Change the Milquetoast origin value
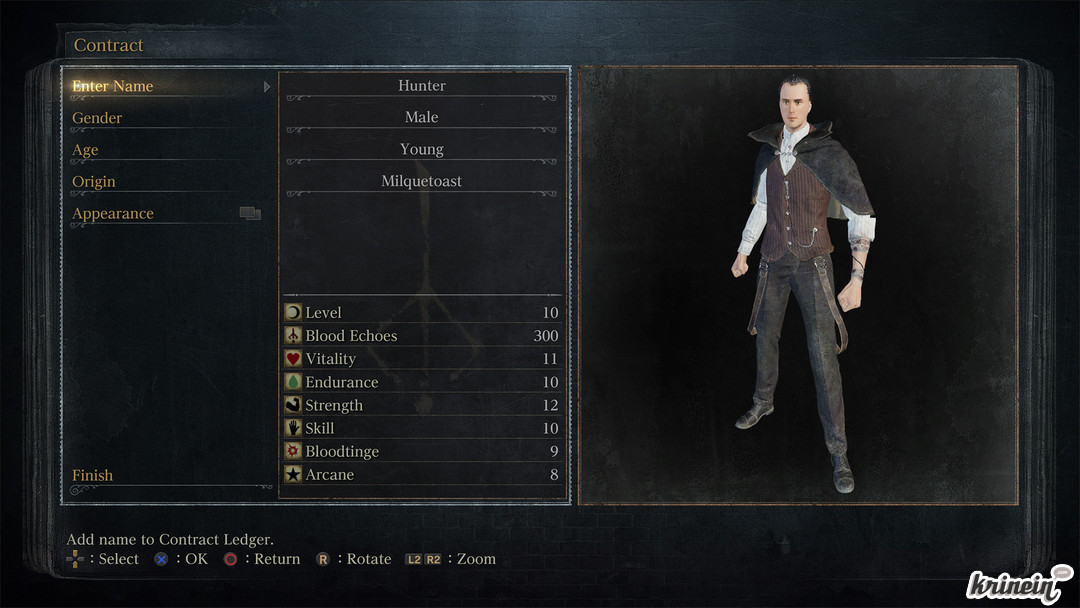This screenshot has width=1080, height=608. [422, 182]
